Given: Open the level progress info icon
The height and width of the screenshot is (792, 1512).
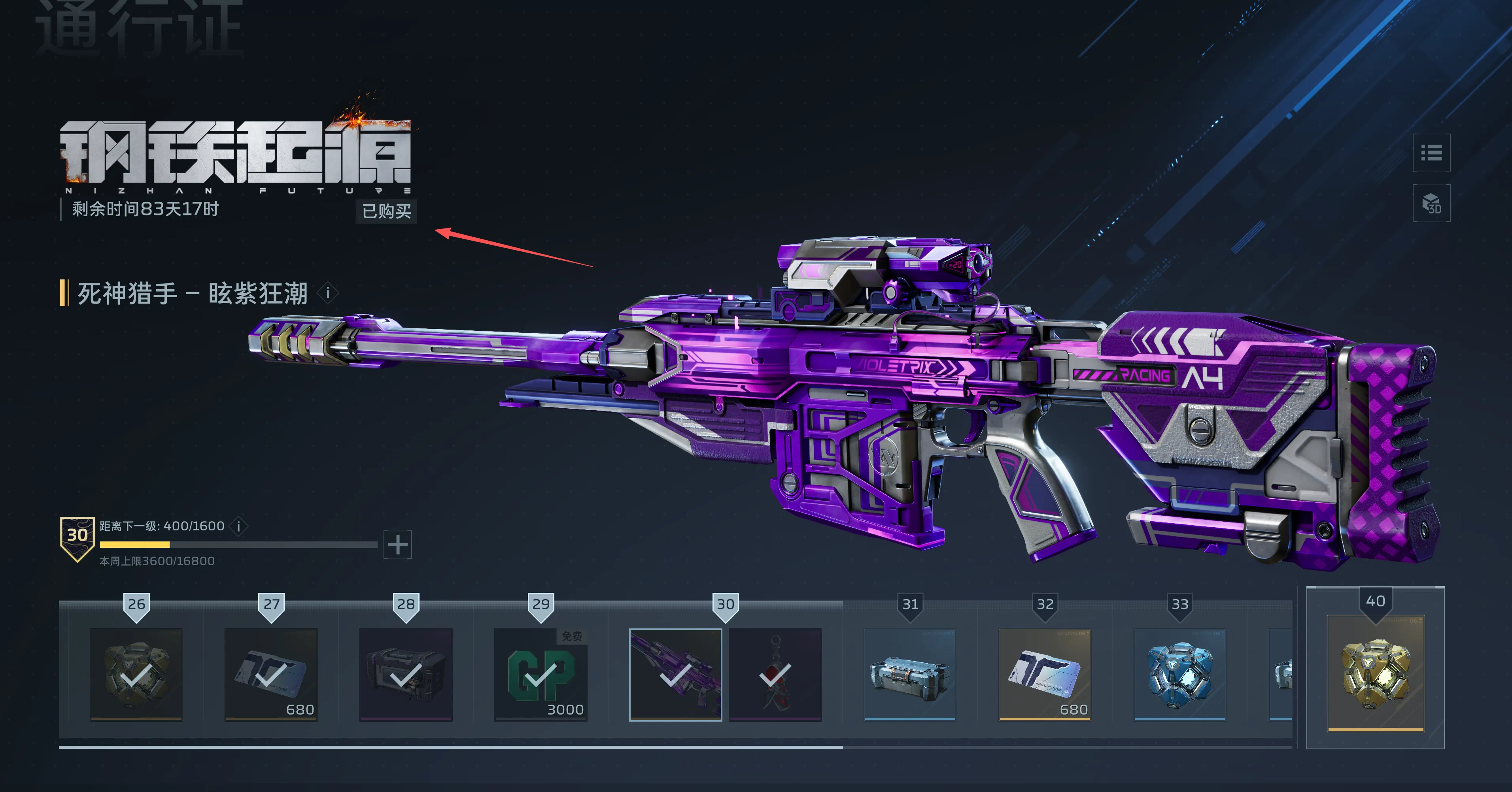Looking at the screenshot, I should coord(239,526).
